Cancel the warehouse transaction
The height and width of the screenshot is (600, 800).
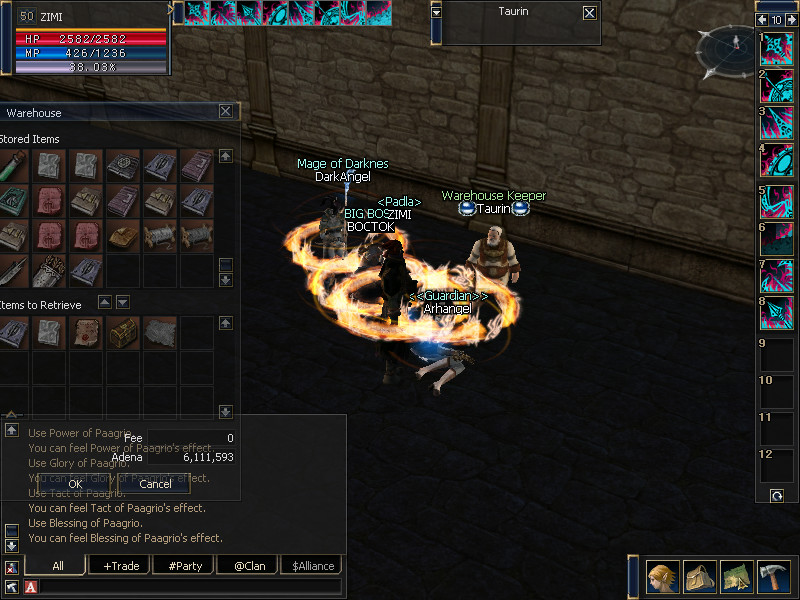click(x=155, y=484)
